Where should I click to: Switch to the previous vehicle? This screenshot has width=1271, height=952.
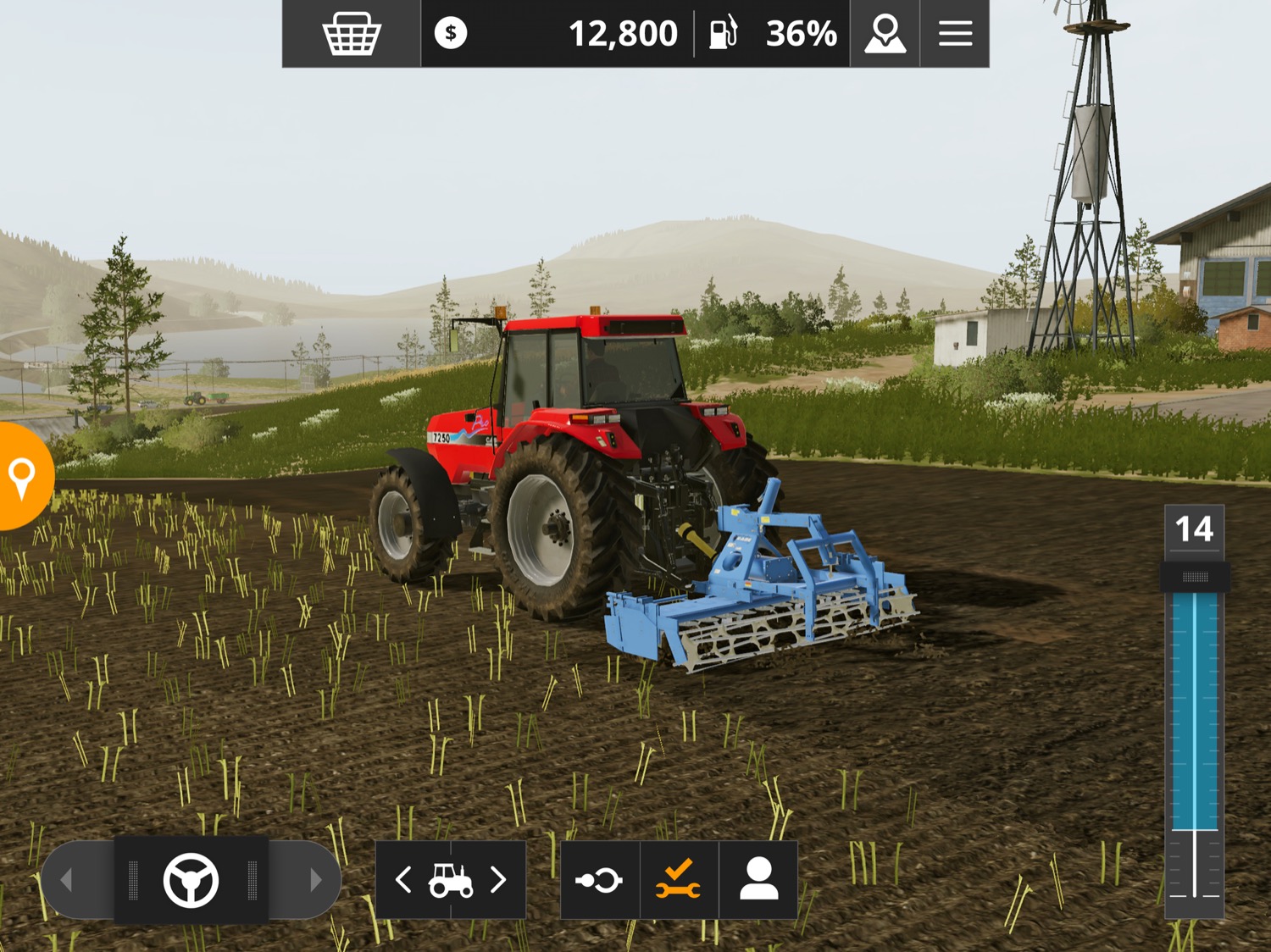[x=404, y=880]
